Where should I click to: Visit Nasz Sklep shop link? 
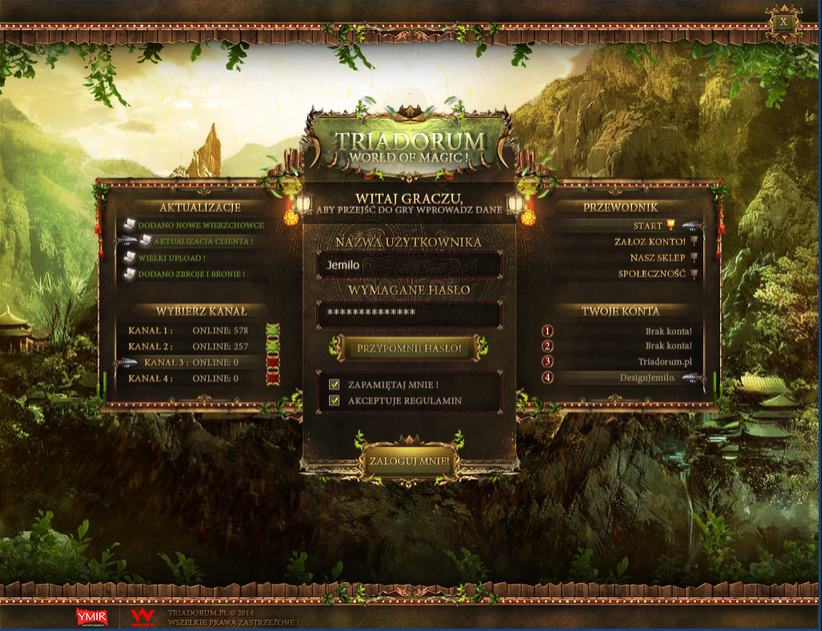click(650, 257)
